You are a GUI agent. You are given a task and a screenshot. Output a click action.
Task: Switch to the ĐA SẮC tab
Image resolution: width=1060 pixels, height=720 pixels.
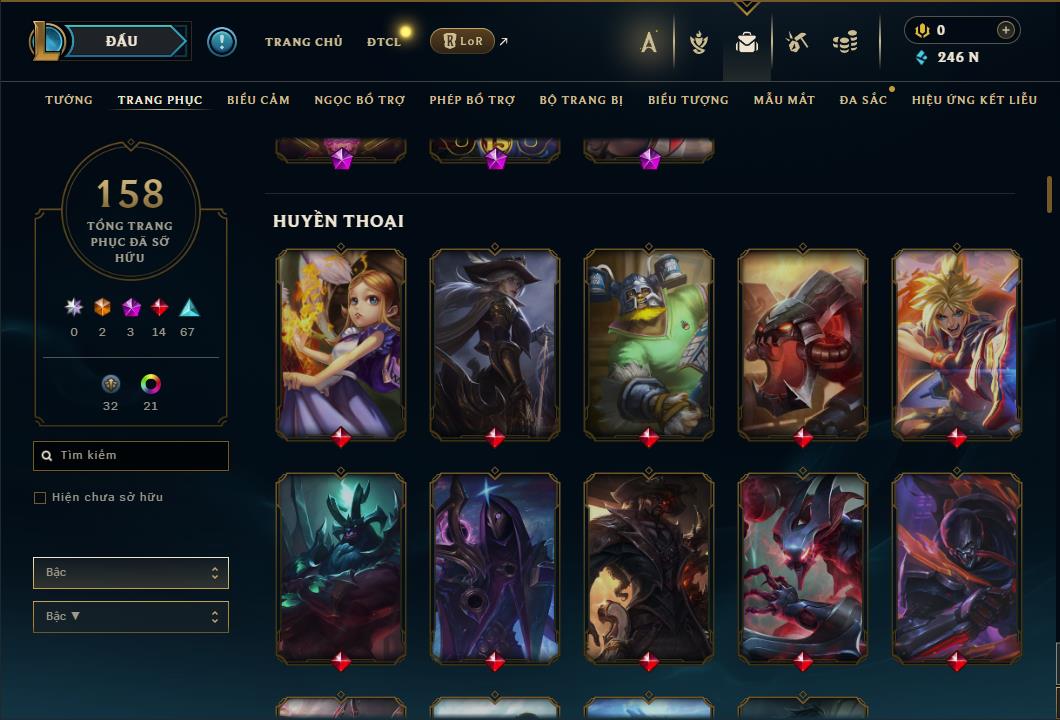pyautogui.click(x=863, y=100)
